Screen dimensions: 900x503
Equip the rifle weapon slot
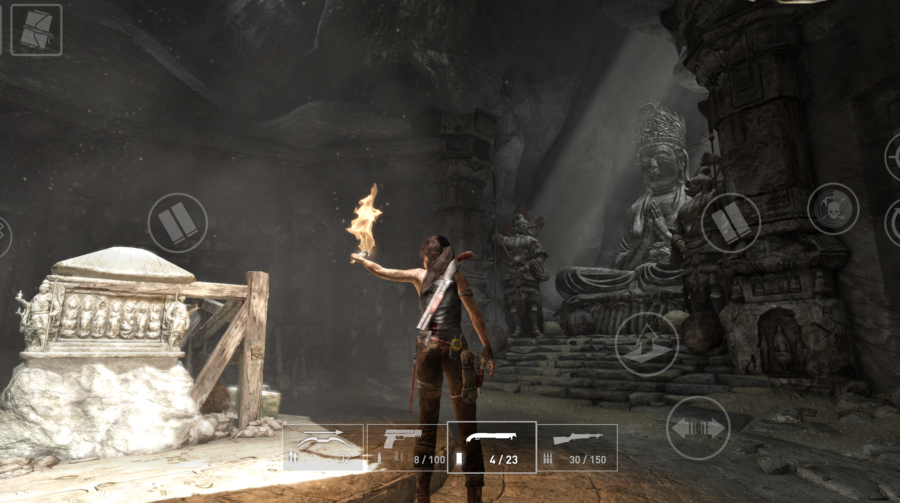pyautogui.click(x=577, y=447)
